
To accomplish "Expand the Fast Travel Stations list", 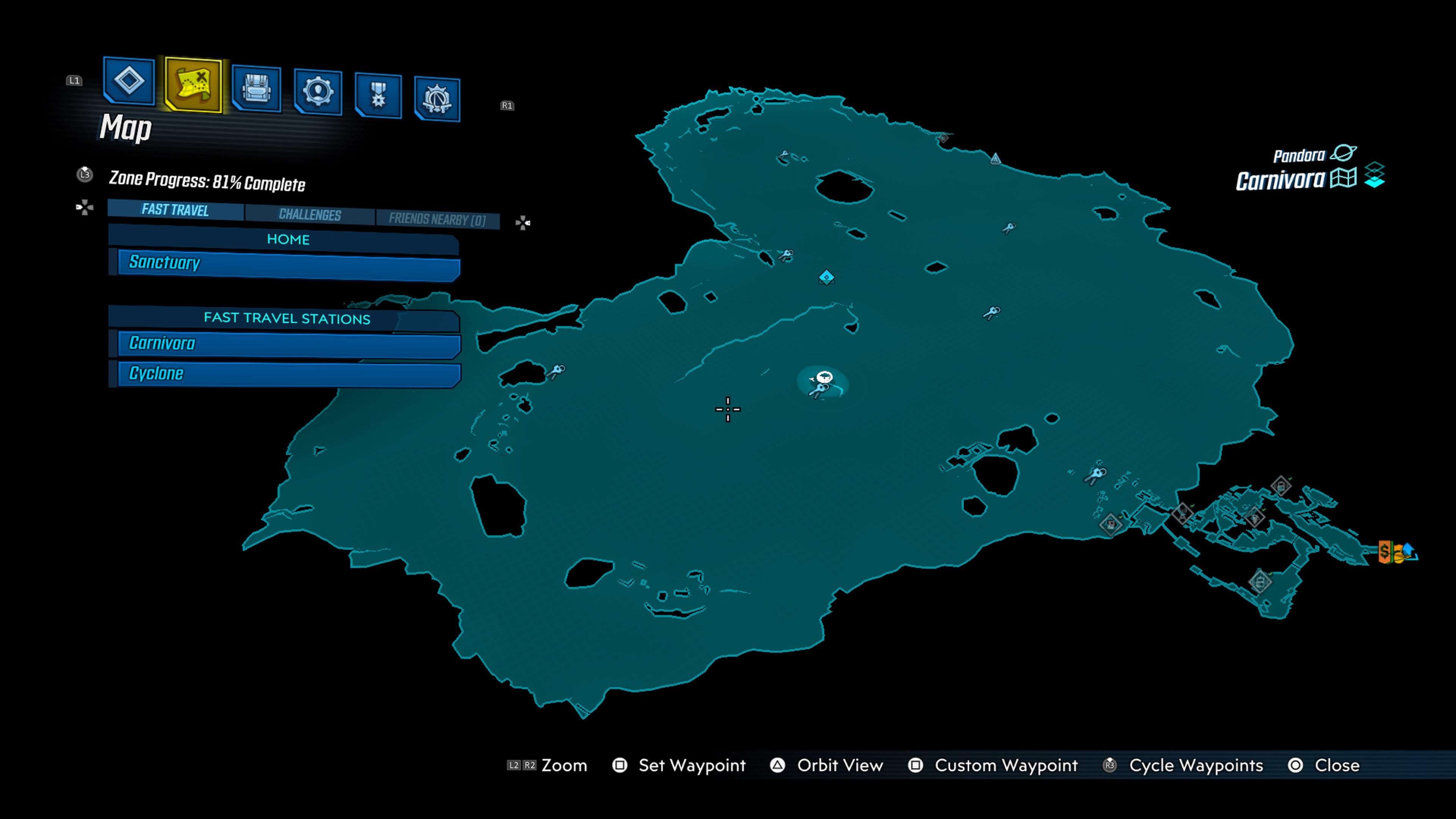I will (x=288, y=318).
